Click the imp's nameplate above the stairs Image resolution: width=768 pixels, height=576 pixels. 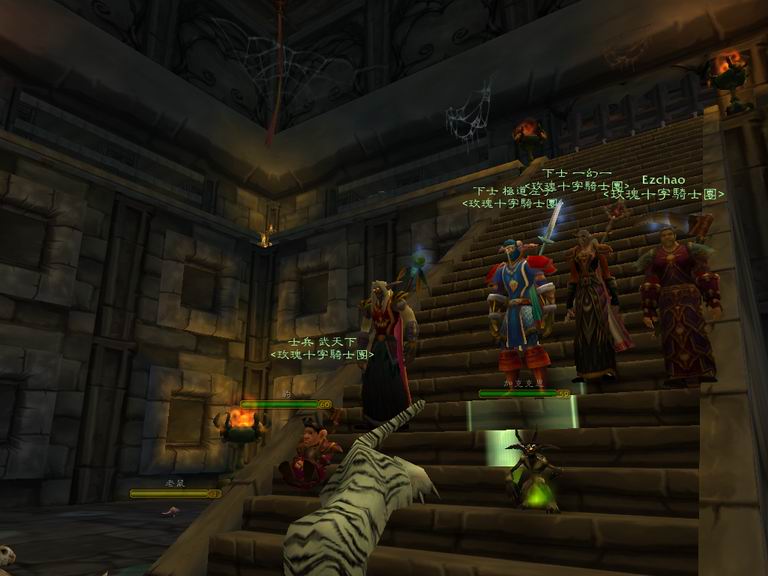coord(523,393)
